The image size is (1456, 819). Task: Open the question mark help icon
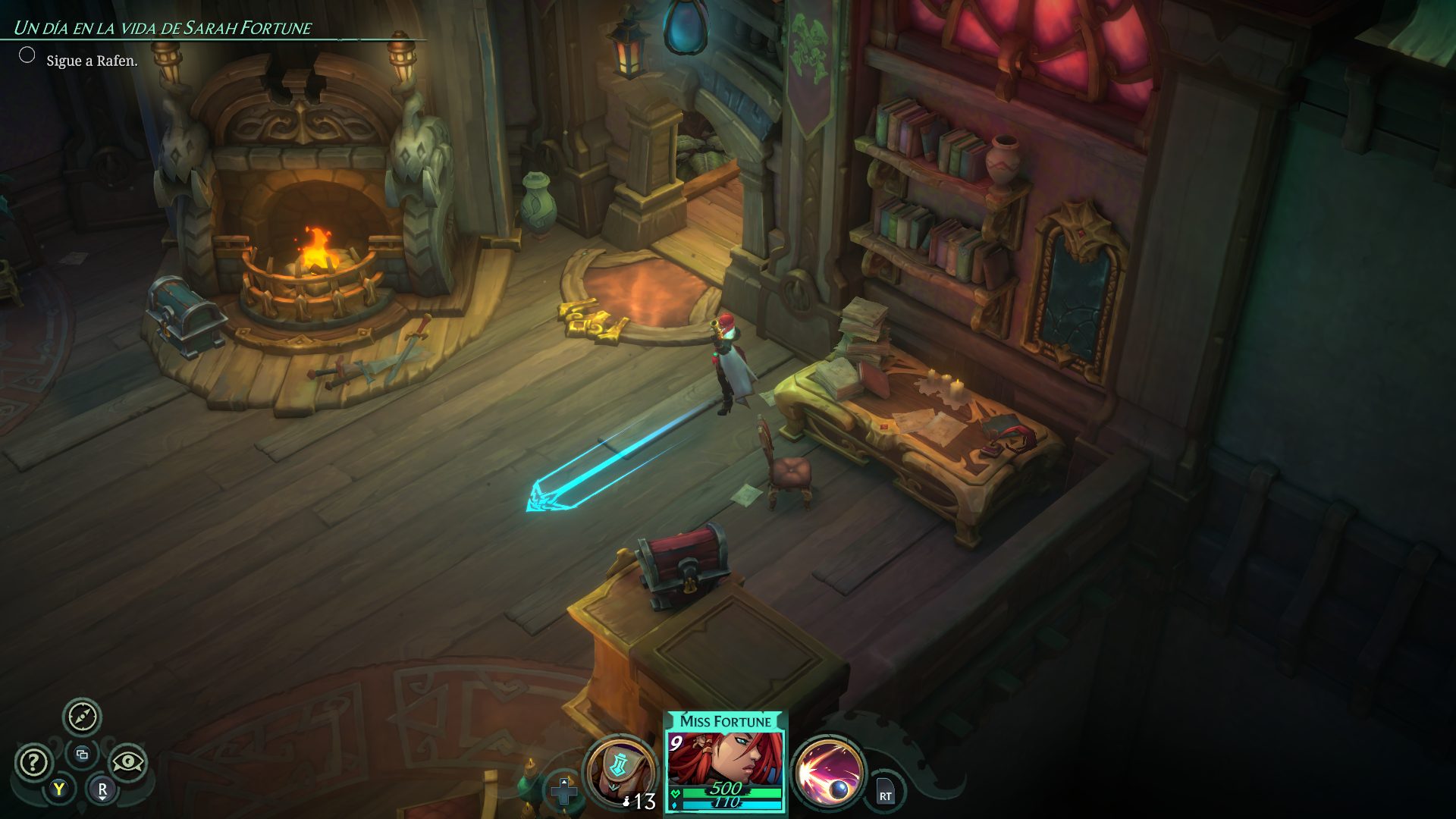33,762
